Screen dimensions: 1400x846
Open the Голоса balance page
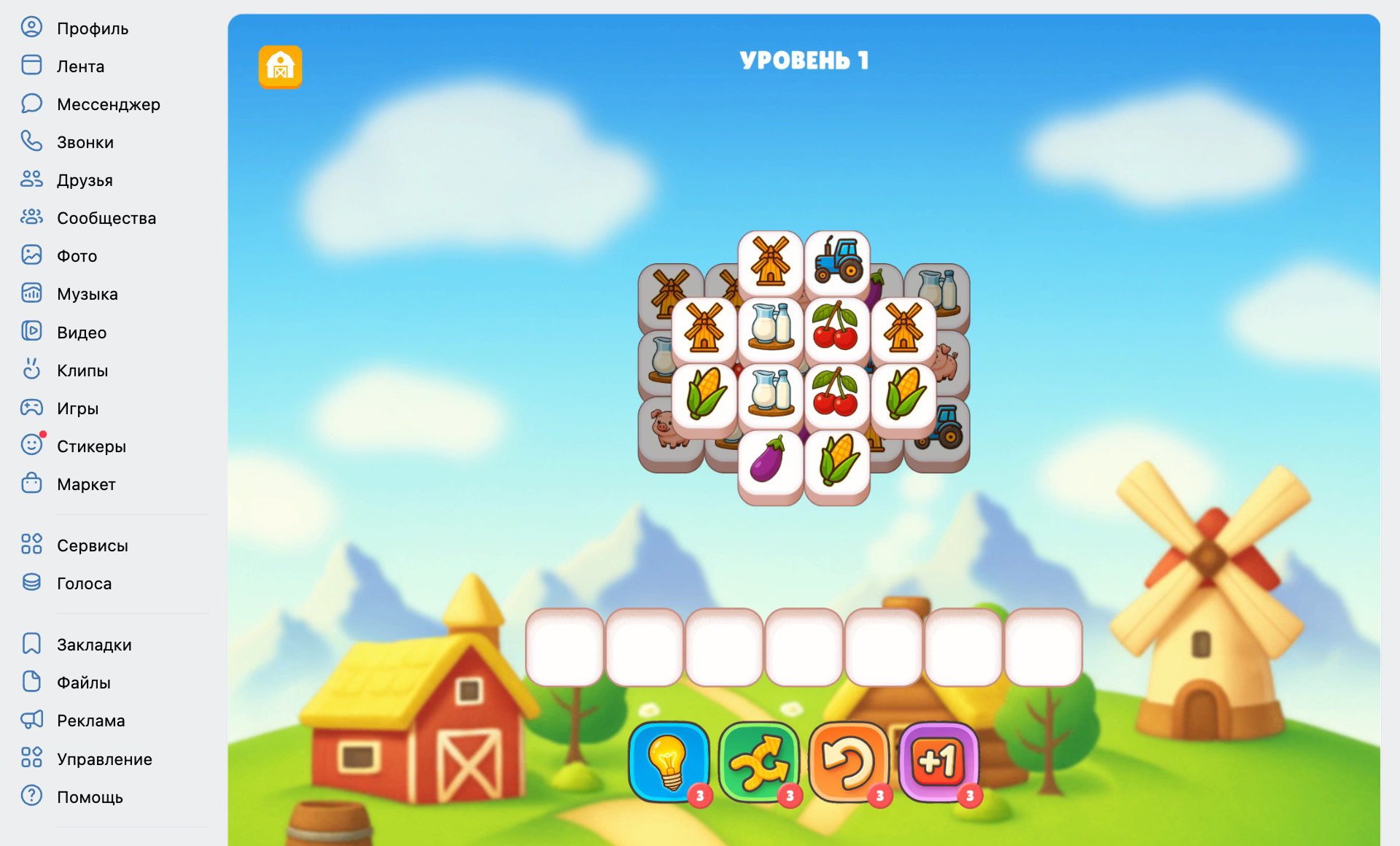click(84, 583)
